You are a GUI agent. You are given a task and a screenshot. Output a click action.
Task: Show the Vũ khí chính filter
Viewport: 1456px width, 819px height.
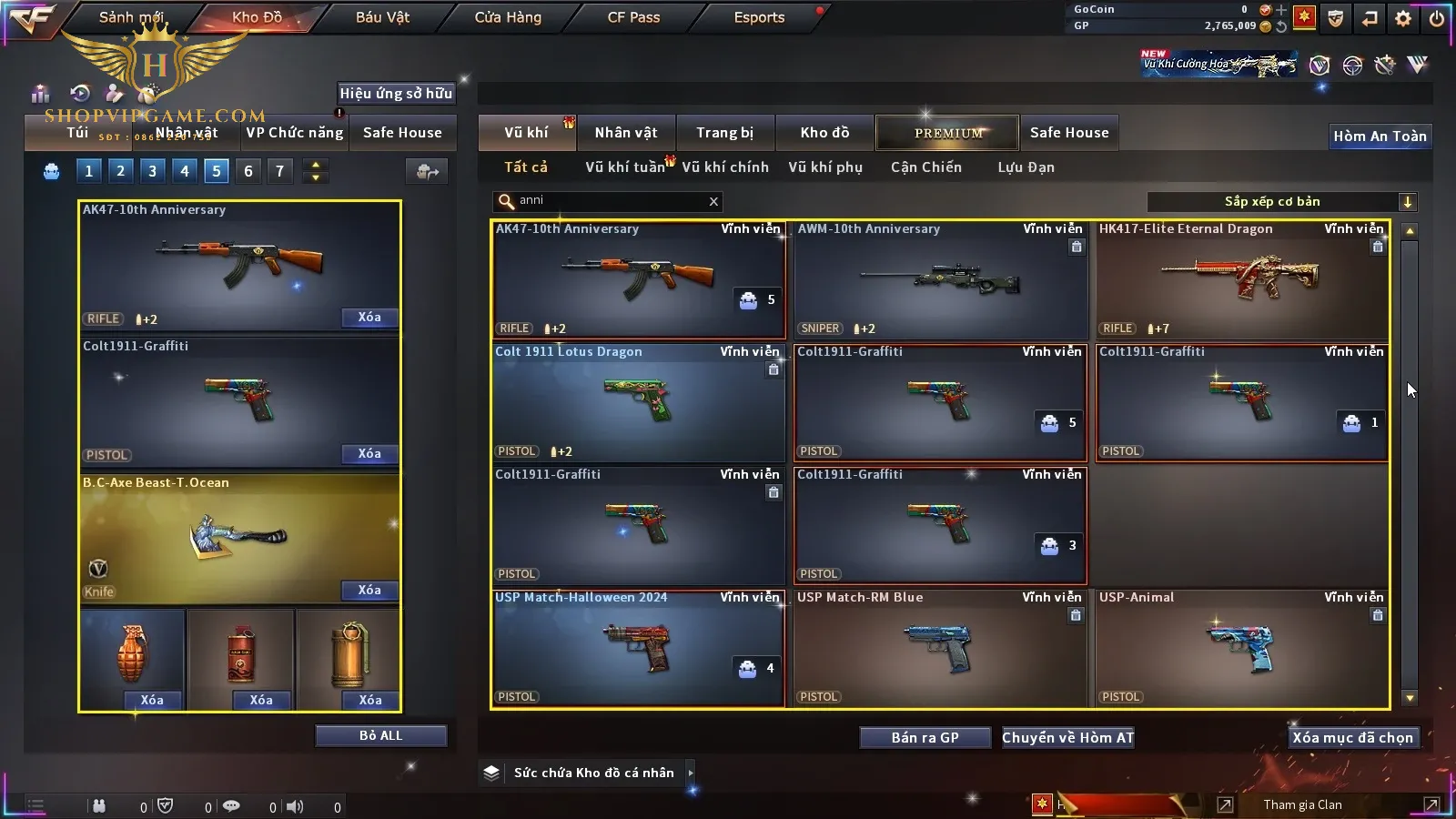click(725, 167)
